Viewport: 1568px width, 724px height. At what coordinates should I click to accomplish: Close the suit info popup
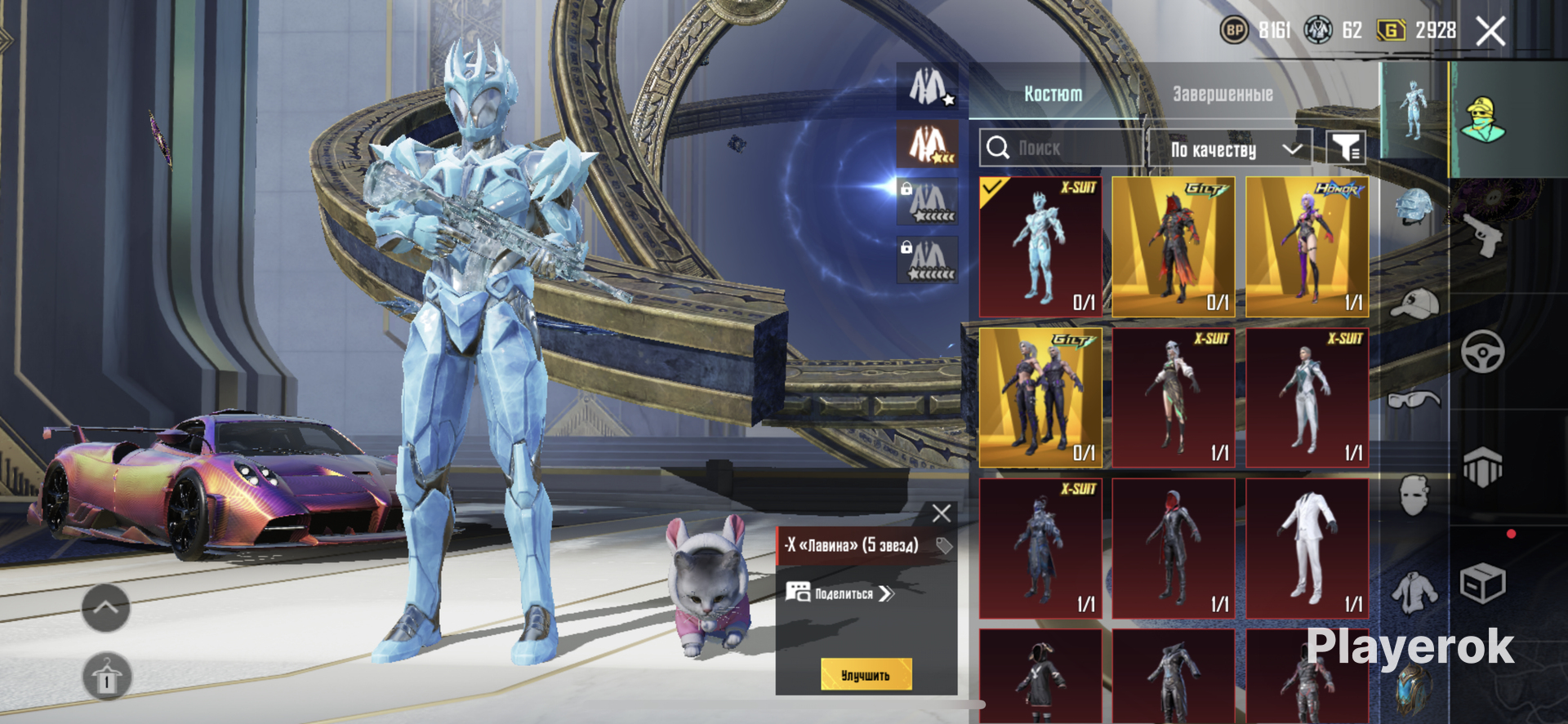pos(941,513)
